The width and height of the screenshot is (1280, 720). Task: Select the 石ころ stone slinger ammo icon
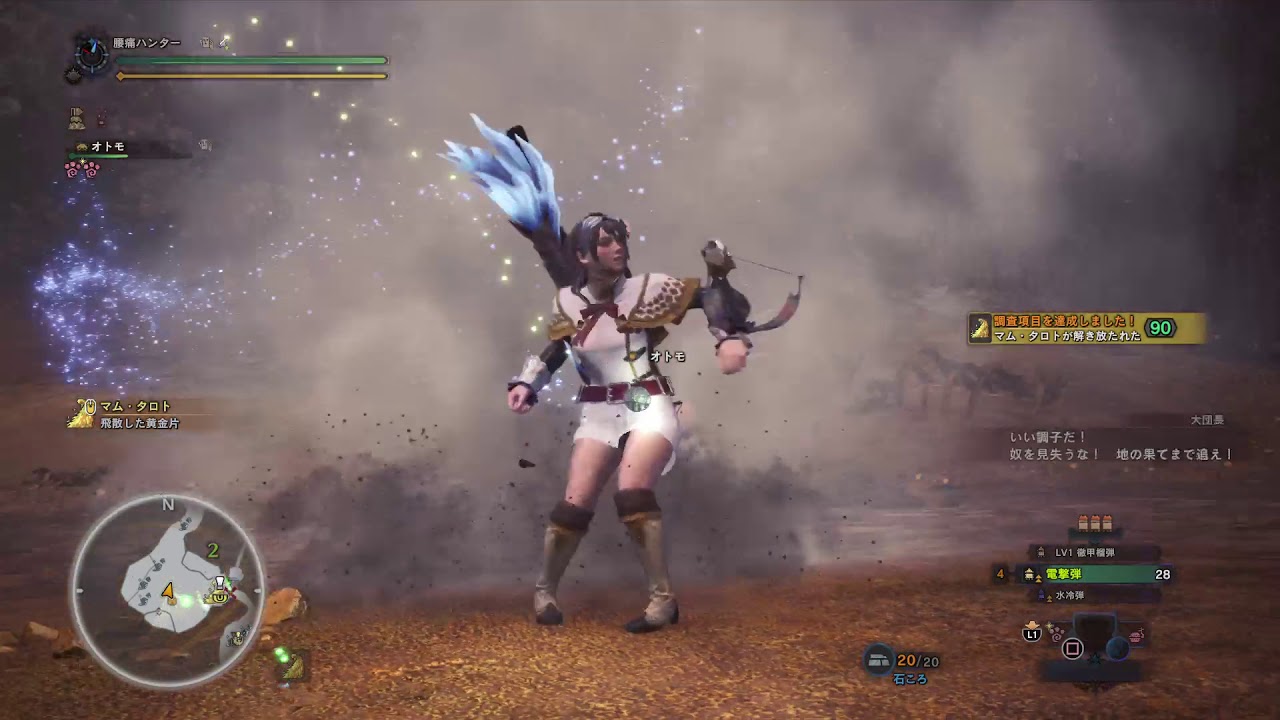pos(878,659)
